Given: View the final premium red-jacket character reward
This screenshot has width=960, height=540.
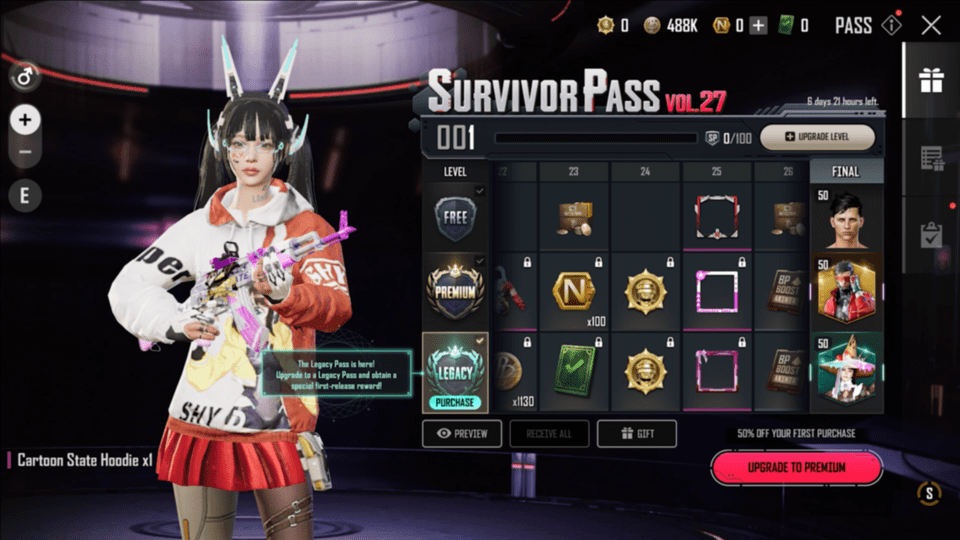Looking at the screenshot, I should [846, 291].
